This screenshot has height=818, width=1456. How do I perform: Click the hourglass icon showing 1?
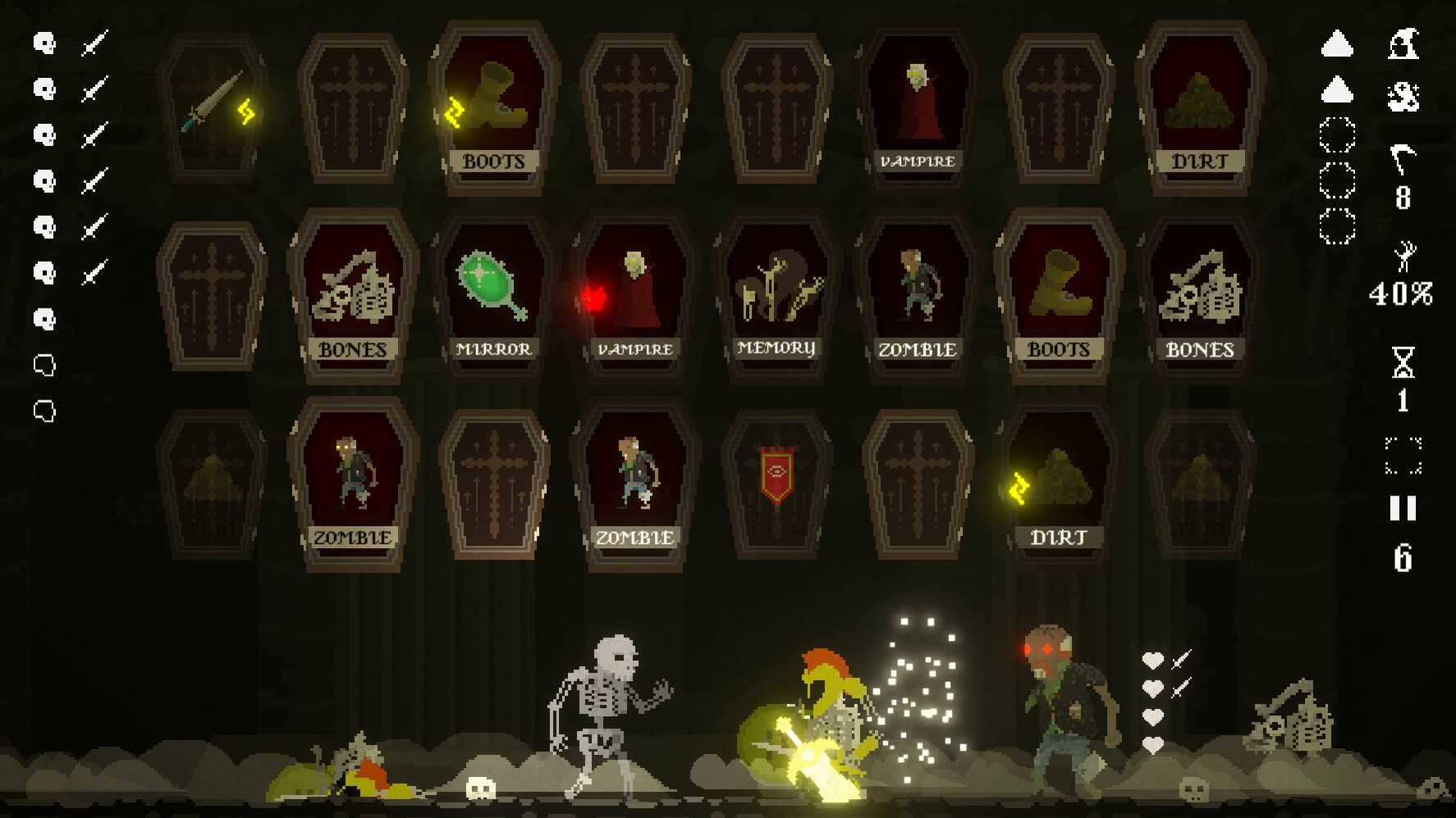(1403, 365)
